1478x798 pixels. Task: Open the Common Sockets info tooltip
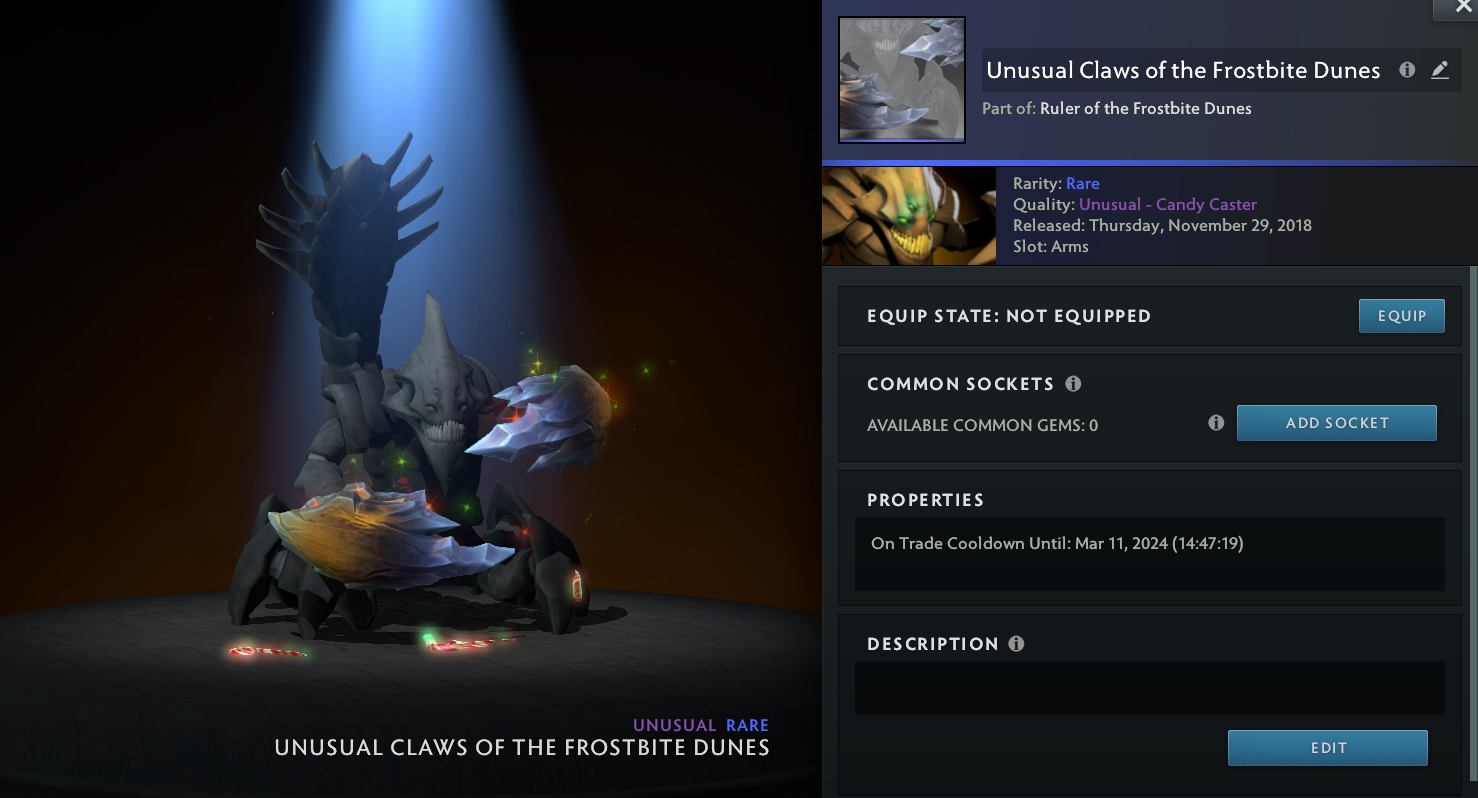1073,384
